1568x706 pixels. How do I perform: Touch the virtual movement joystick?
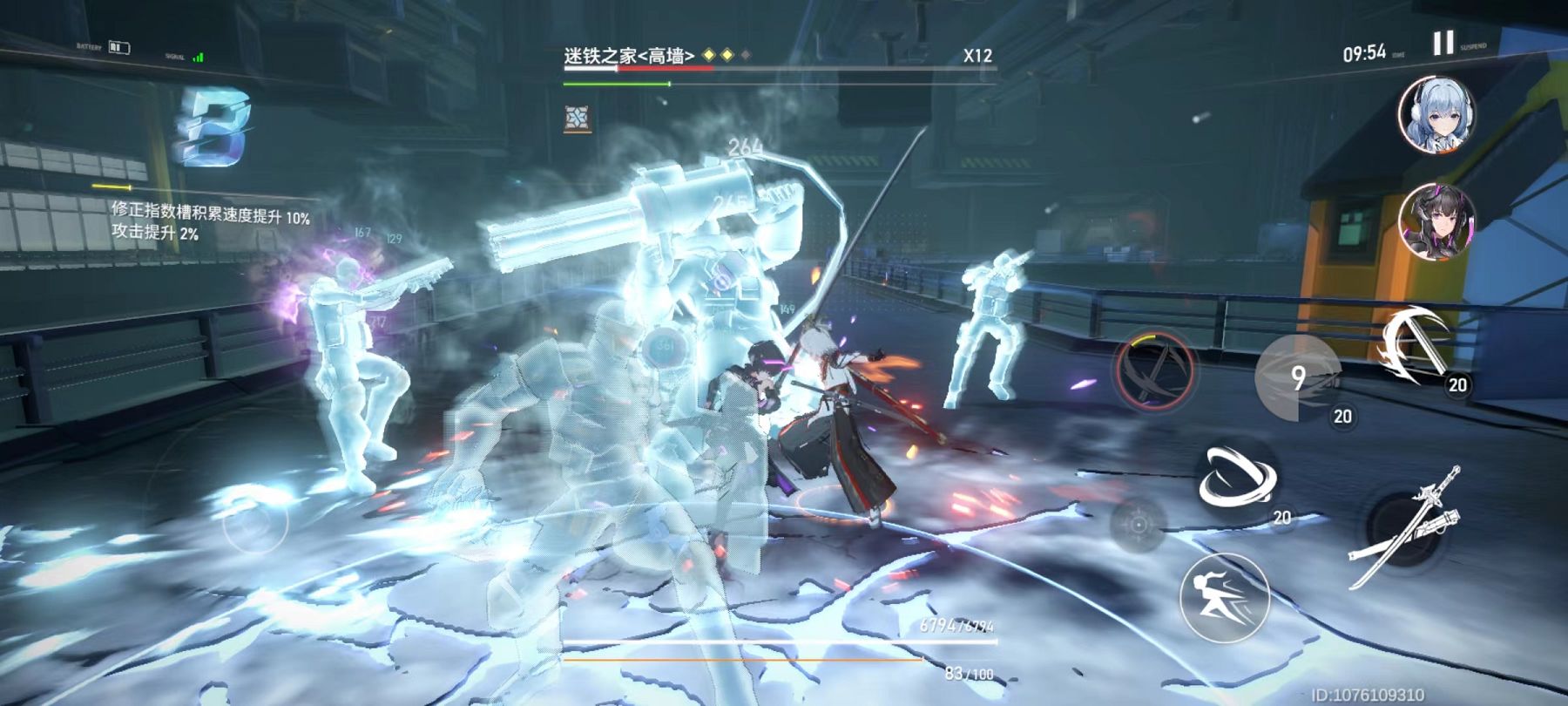254,521
